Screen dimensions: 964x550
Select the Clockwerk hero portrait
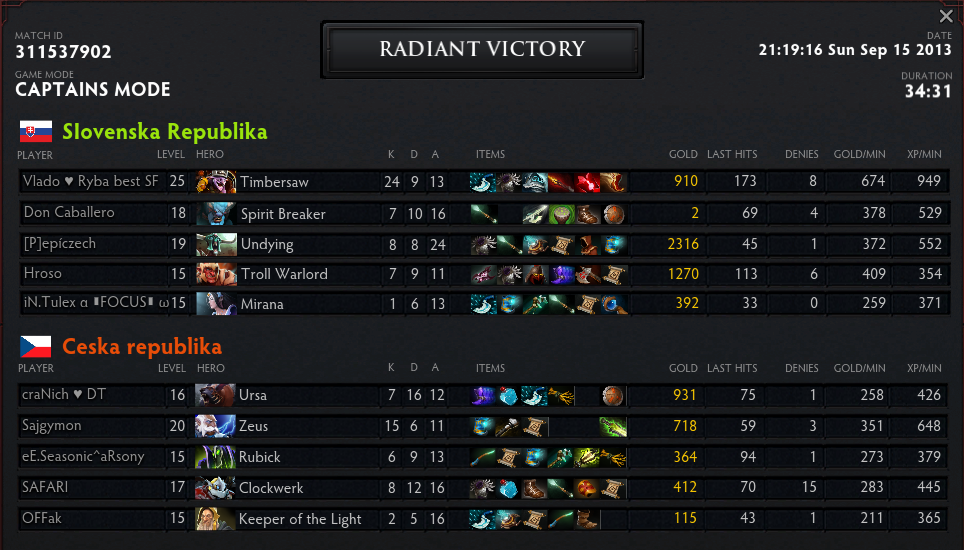[216, 488]
